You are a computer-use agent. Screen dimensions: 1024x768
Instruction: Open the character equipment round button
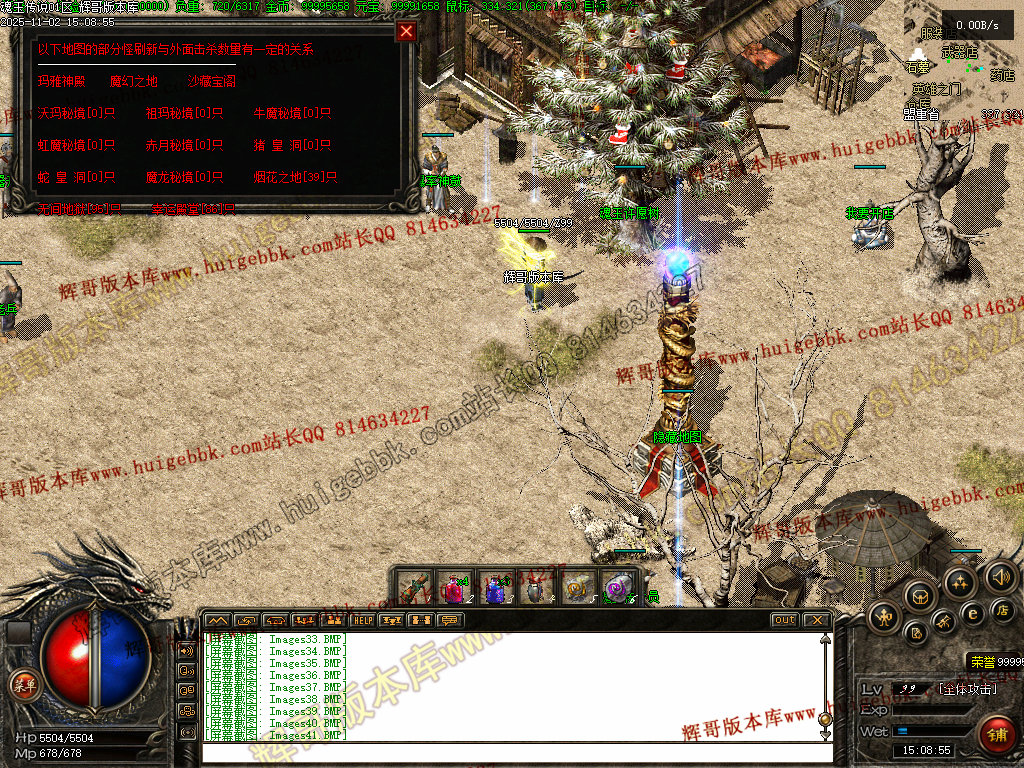tap(885, 616)
